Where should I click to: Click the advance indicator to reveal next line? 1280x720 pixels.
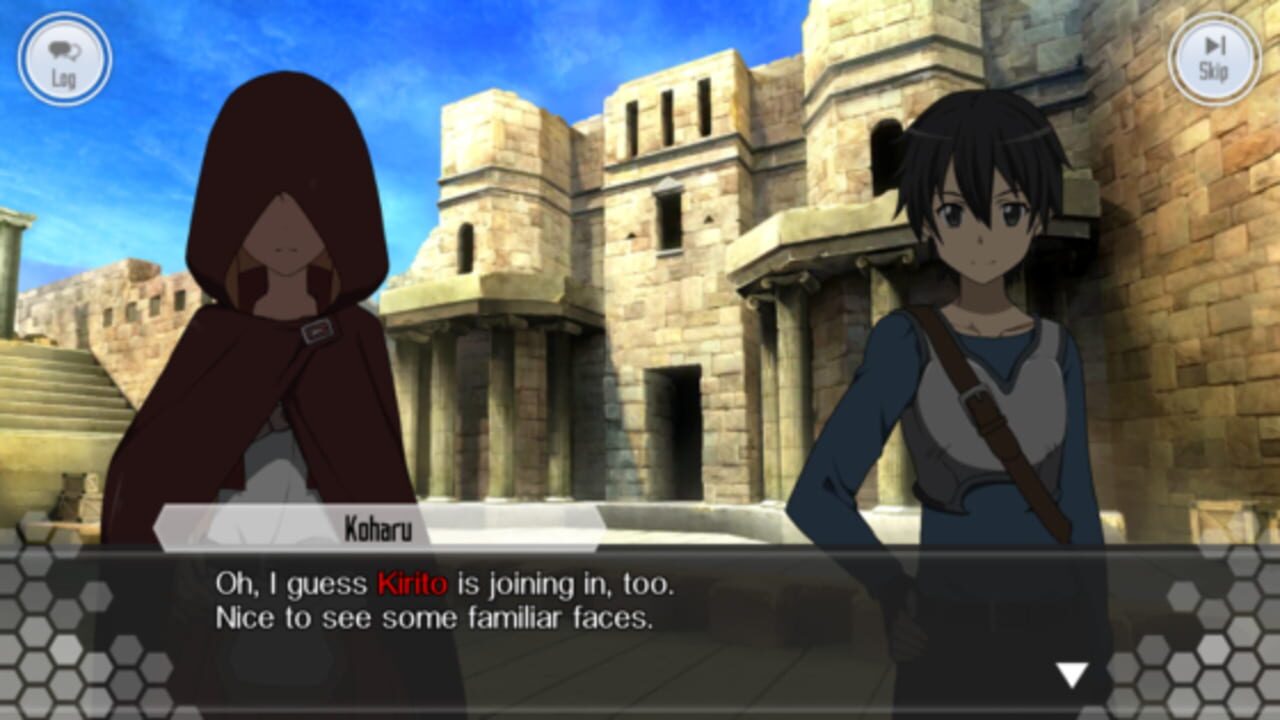[x=1071, y=676]
